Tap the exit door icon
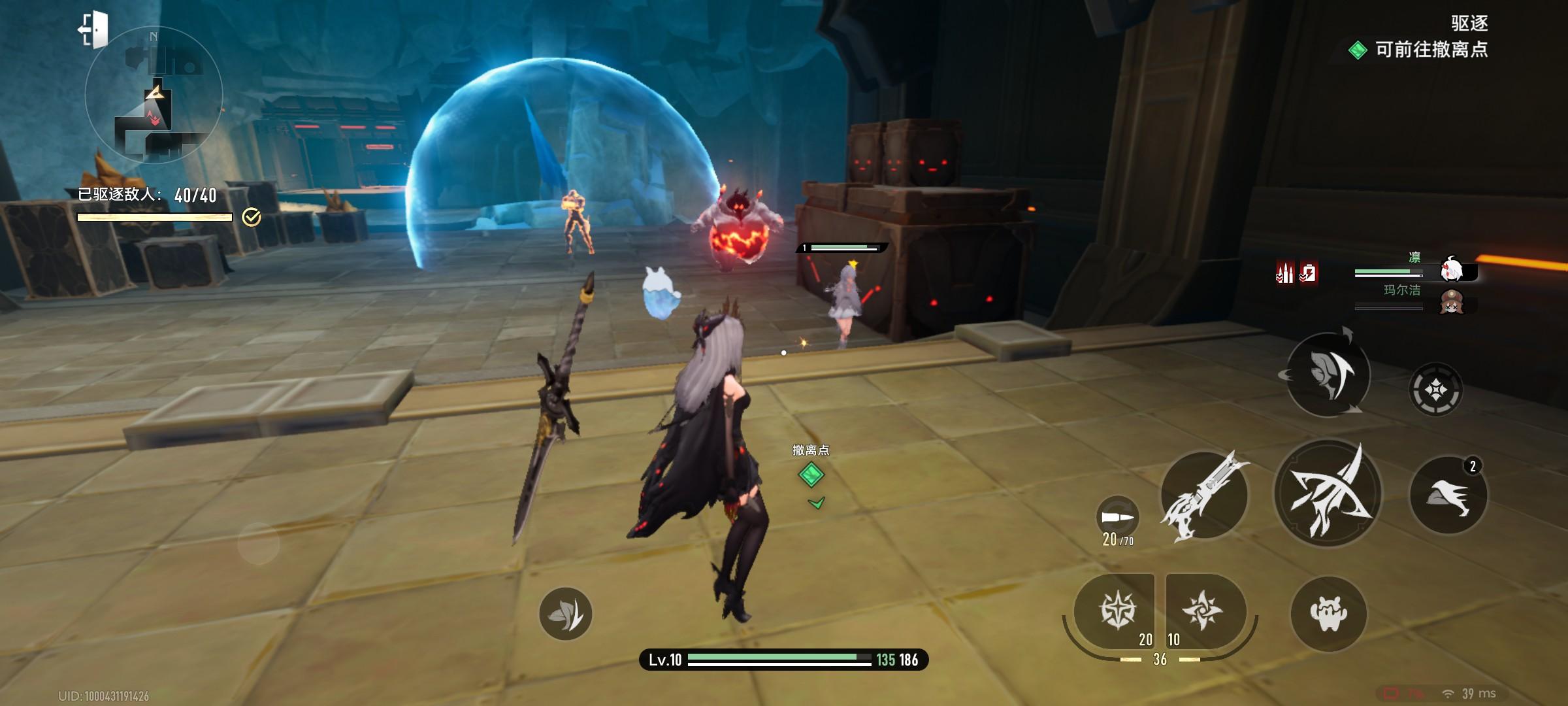The width and height of the screenshot is (1568, 706). tap(93, 30)
